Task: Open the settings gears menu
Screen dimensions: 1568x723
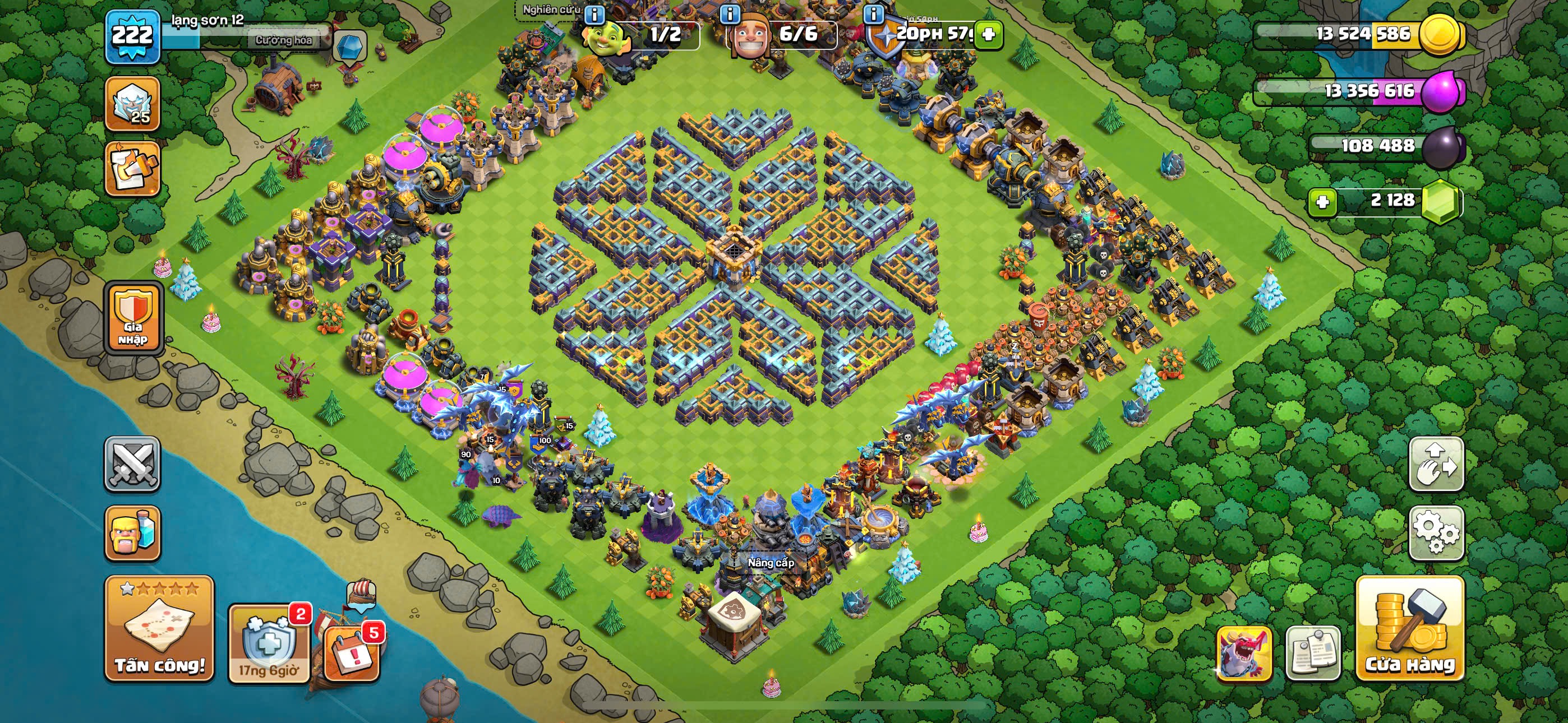Action: [1436, 532]
